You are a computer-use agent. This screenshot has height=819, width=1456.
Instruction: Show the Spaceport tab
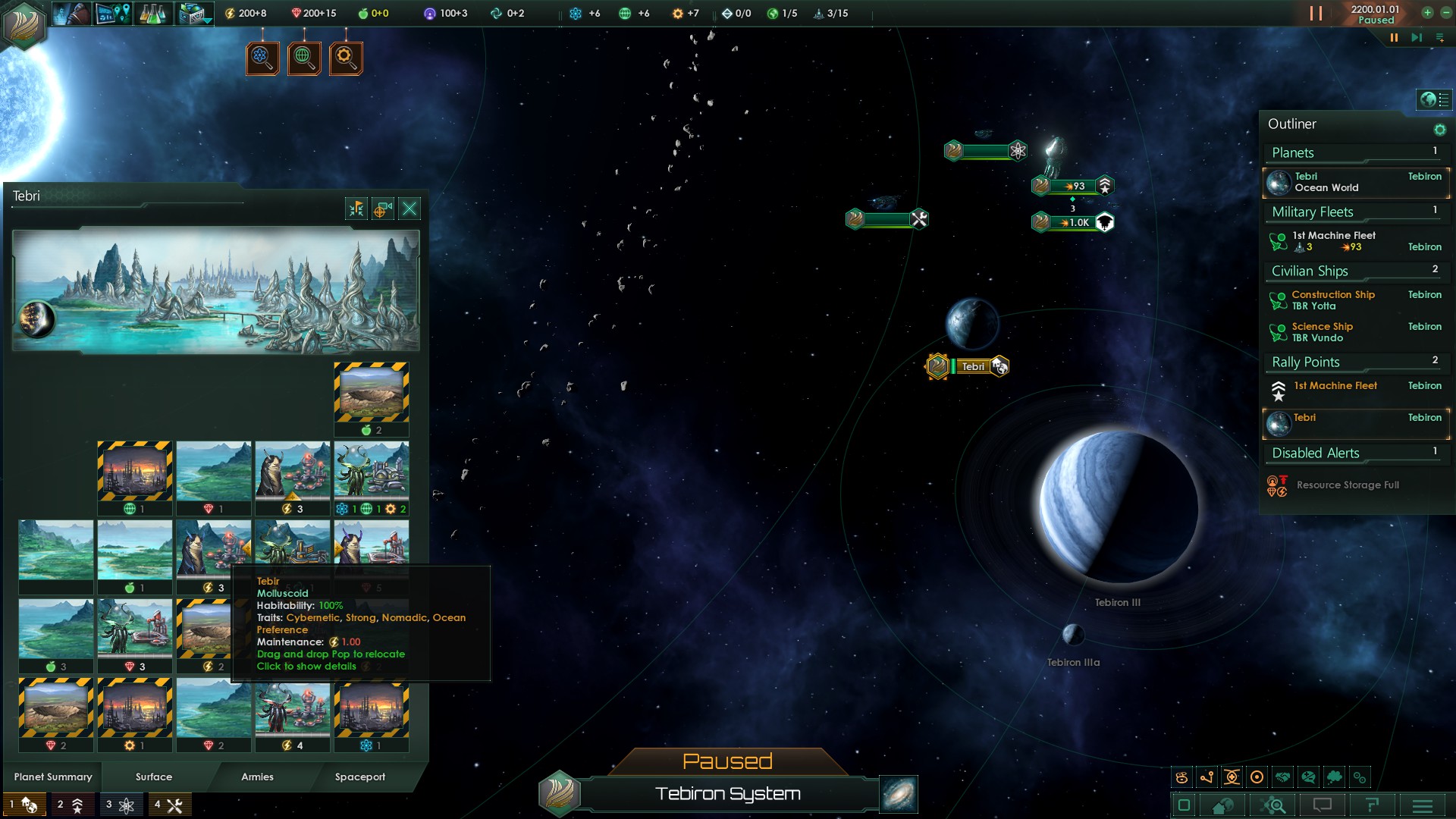tap(360, 777)
